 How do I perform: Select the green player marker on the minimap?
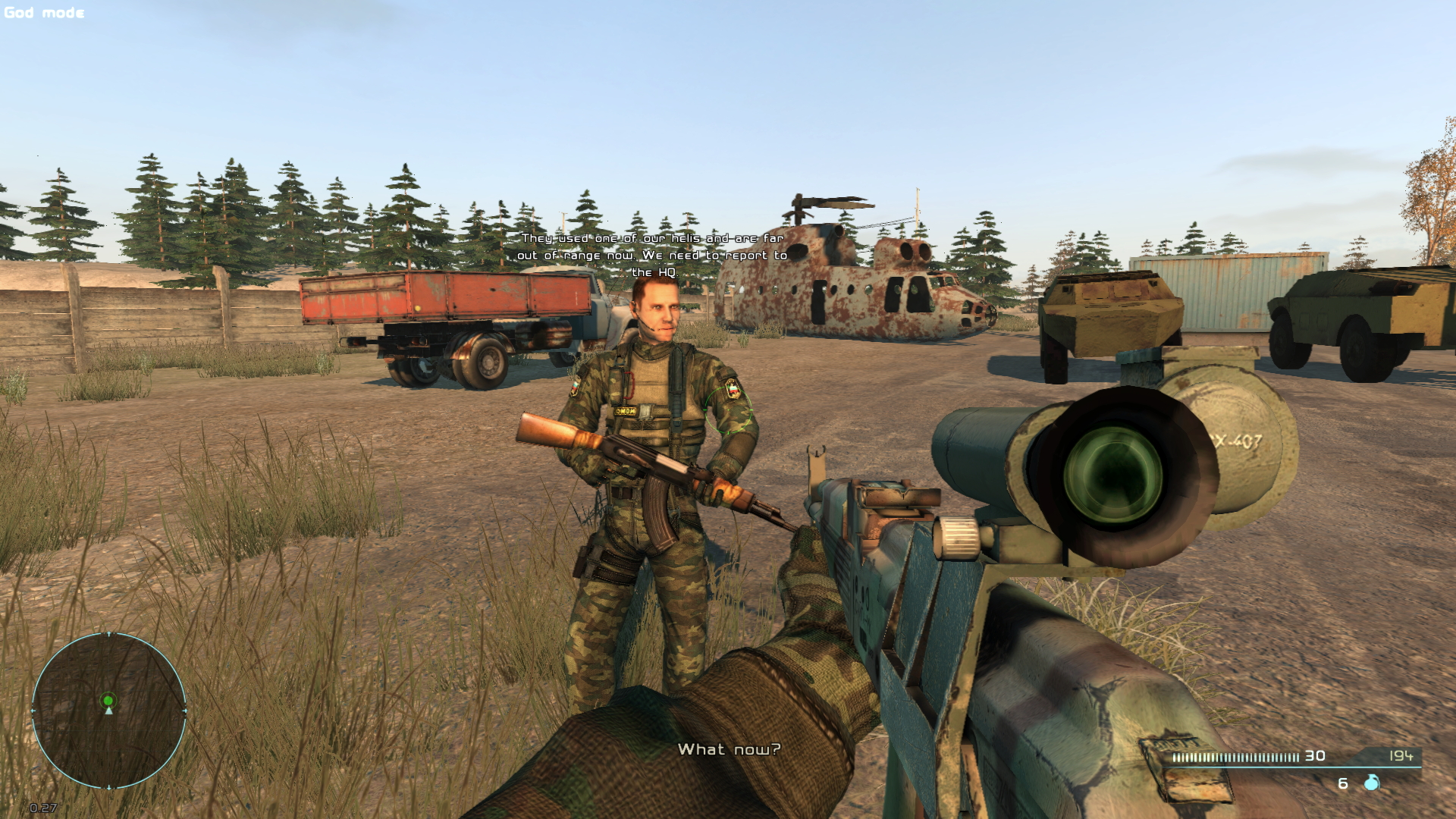tap(108, 701)
